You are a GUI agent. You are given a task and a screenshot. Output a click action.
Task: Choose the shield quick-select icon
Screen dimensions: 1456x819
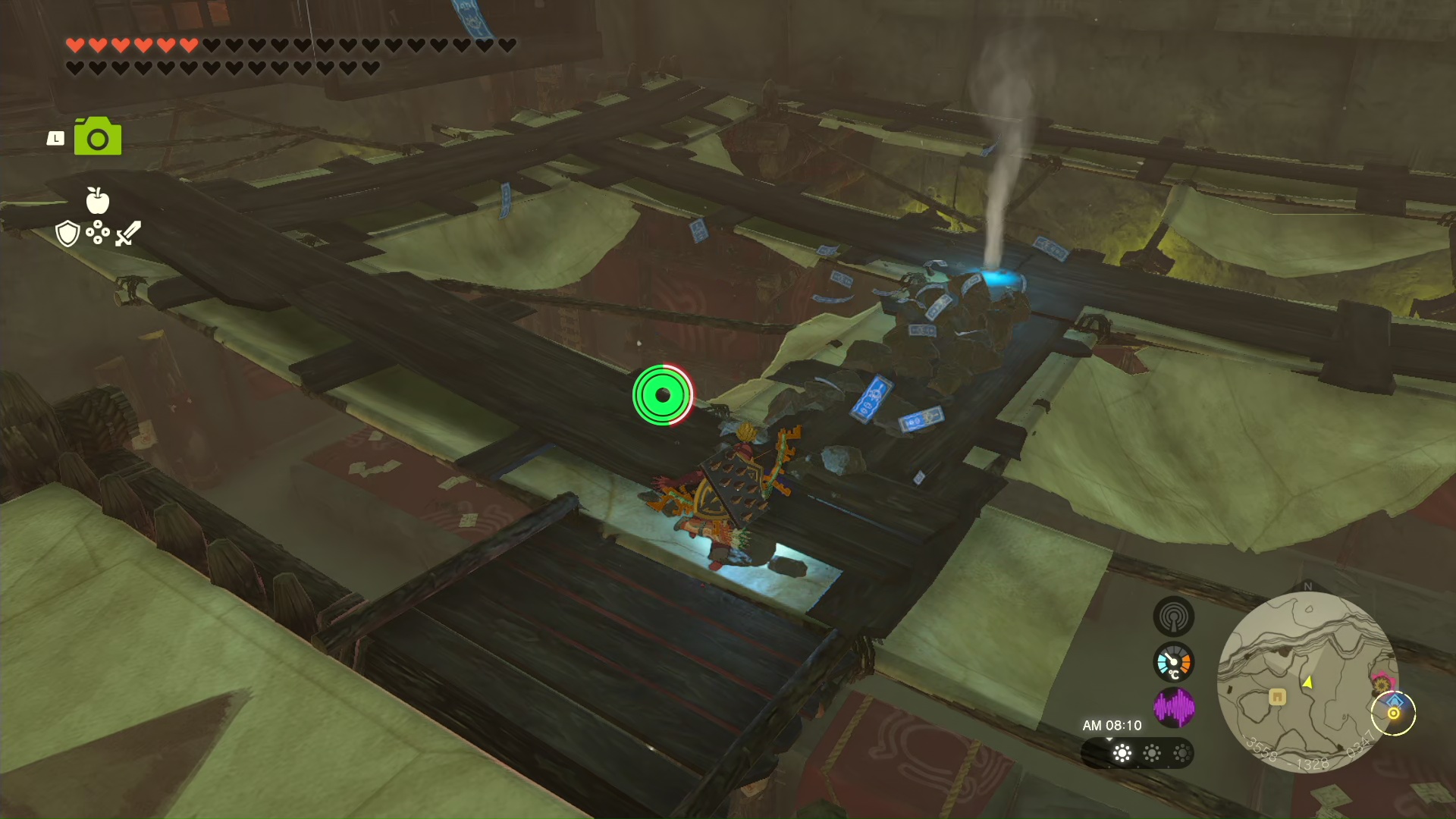click(67, 234)
